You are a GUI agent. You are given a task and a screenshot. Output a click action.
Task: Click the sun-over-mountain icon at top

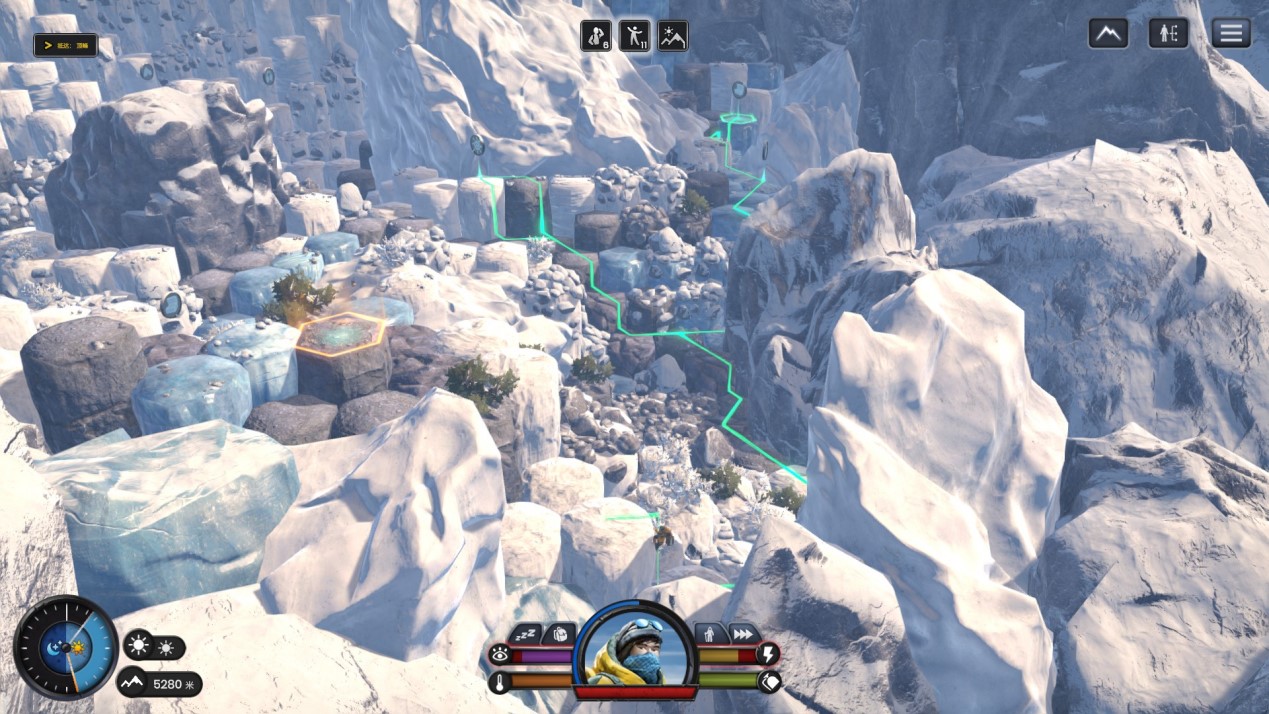(x=672, y=36)
